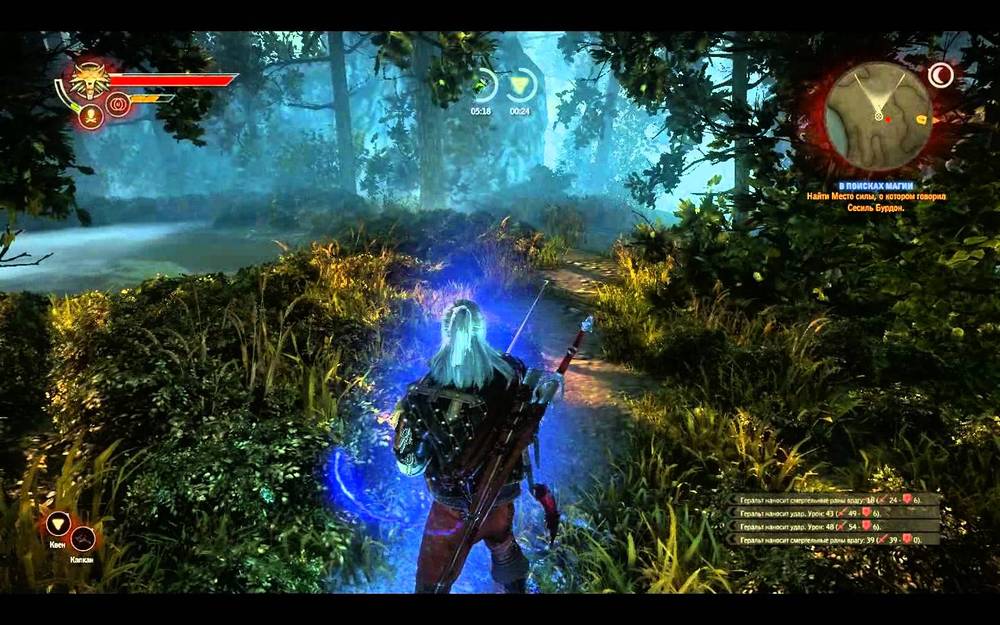Activate the Квен sign slot

point(58,524)
